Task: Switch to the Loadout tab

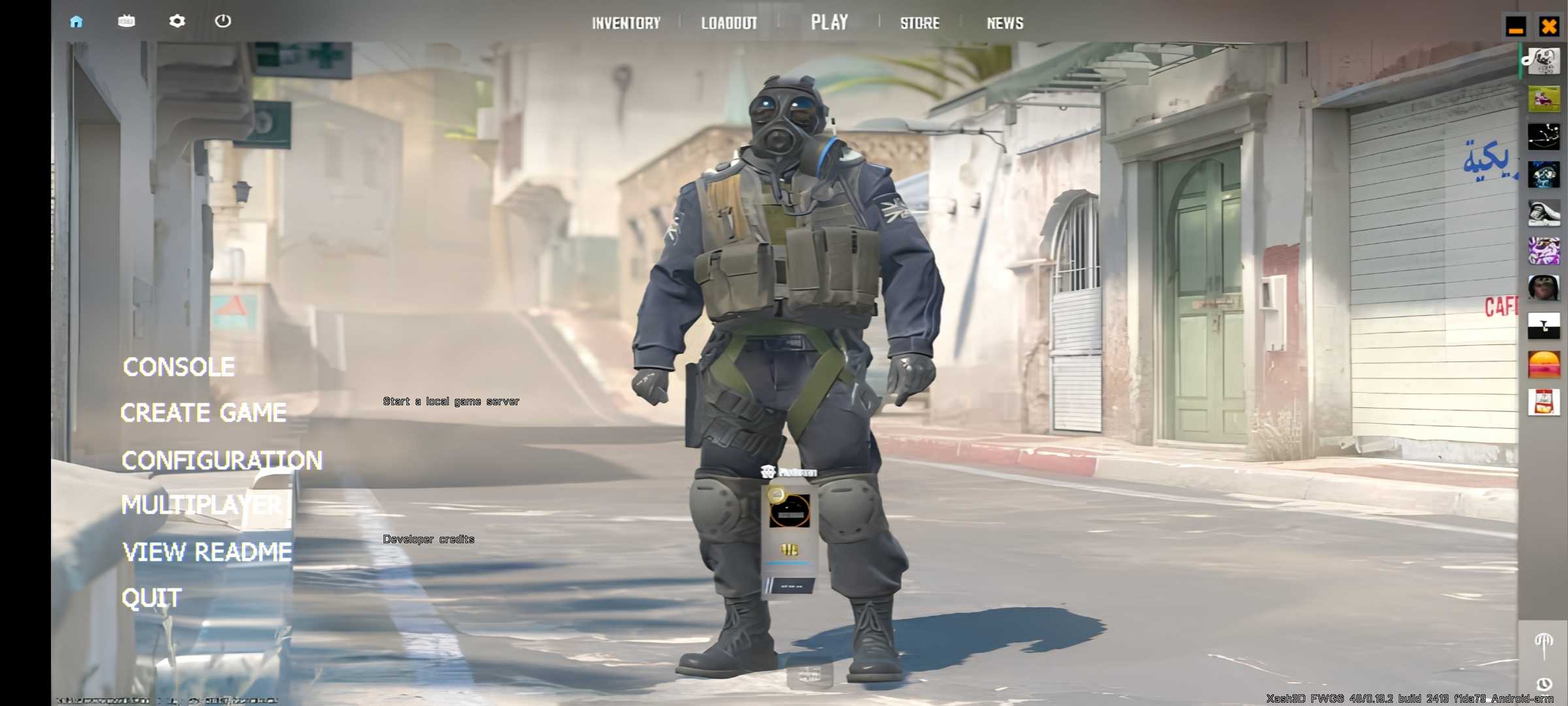Action: click(728, 23)
